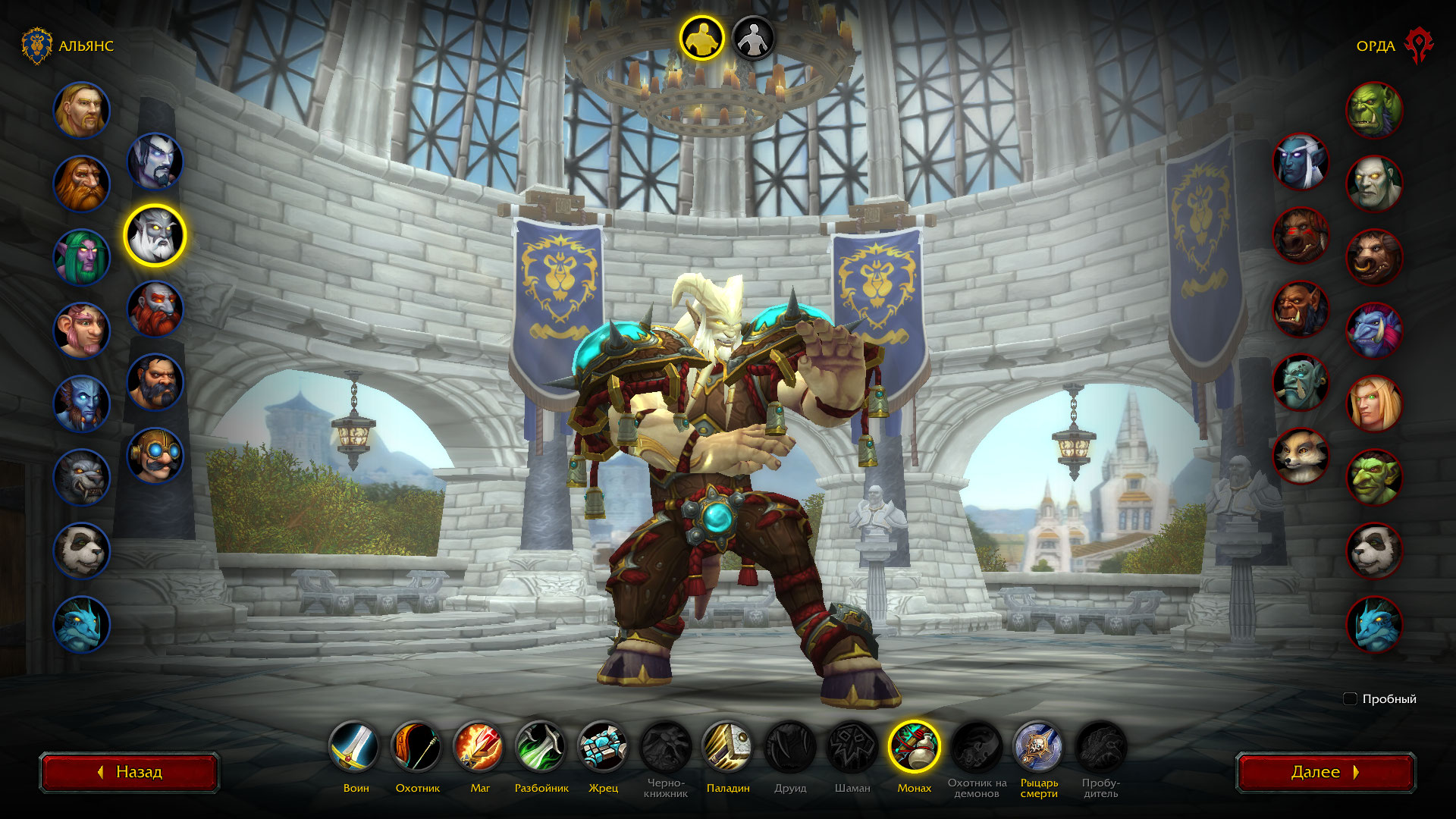The image size is (1456, 819).
Task: Select the Жрец class
Action: [603, 747]
